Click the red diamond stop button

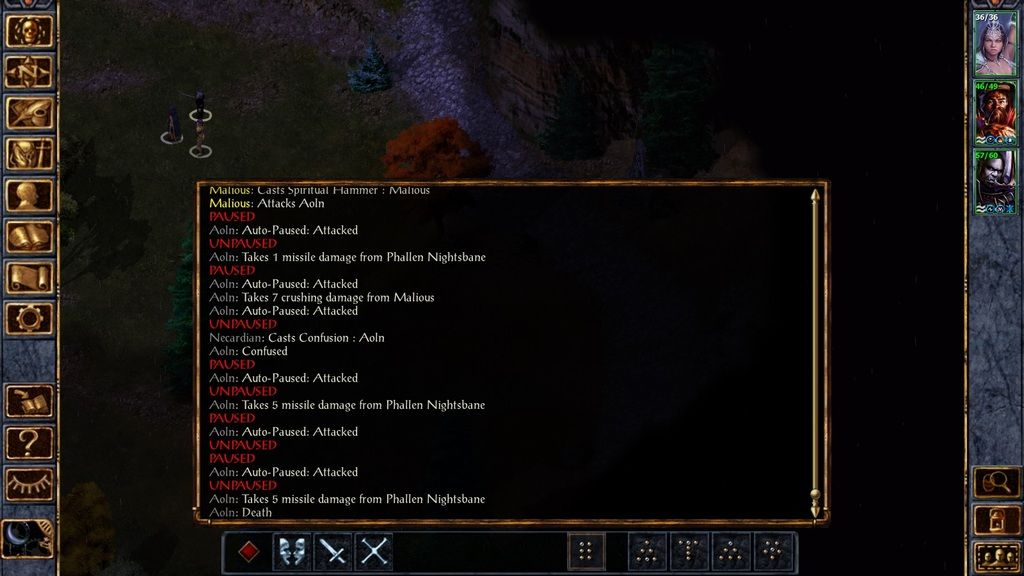coord(249,552)
